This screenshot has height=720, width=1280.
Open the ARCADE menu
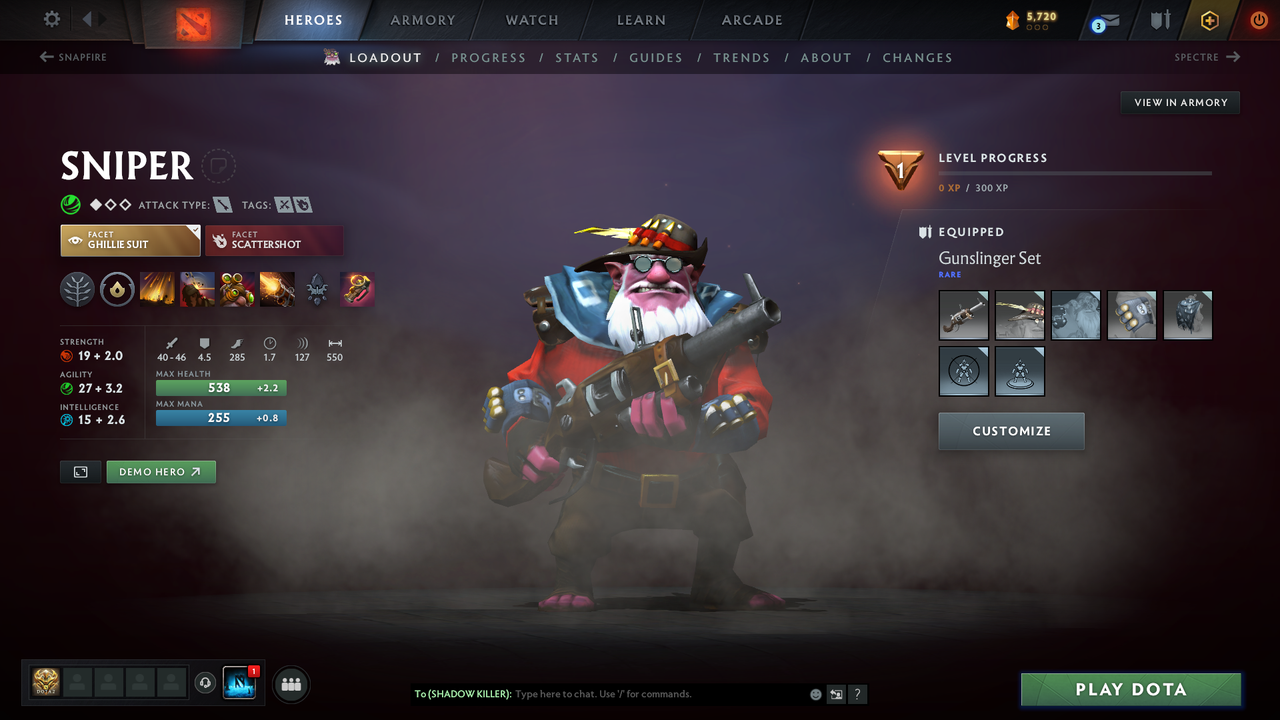tap(751, 20)
